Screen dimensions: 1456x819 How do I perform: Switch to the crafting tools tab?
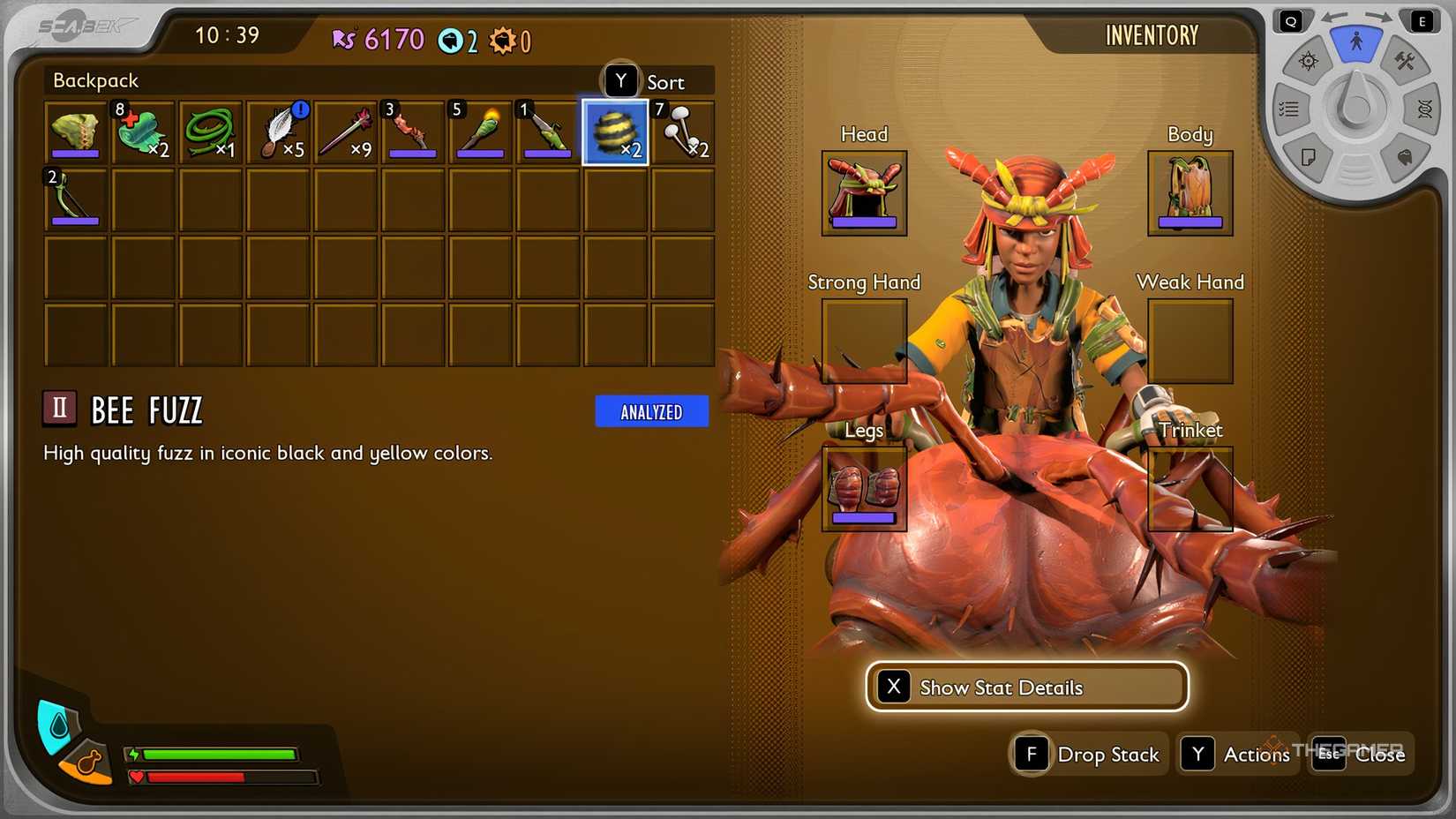pos(1404,62)
